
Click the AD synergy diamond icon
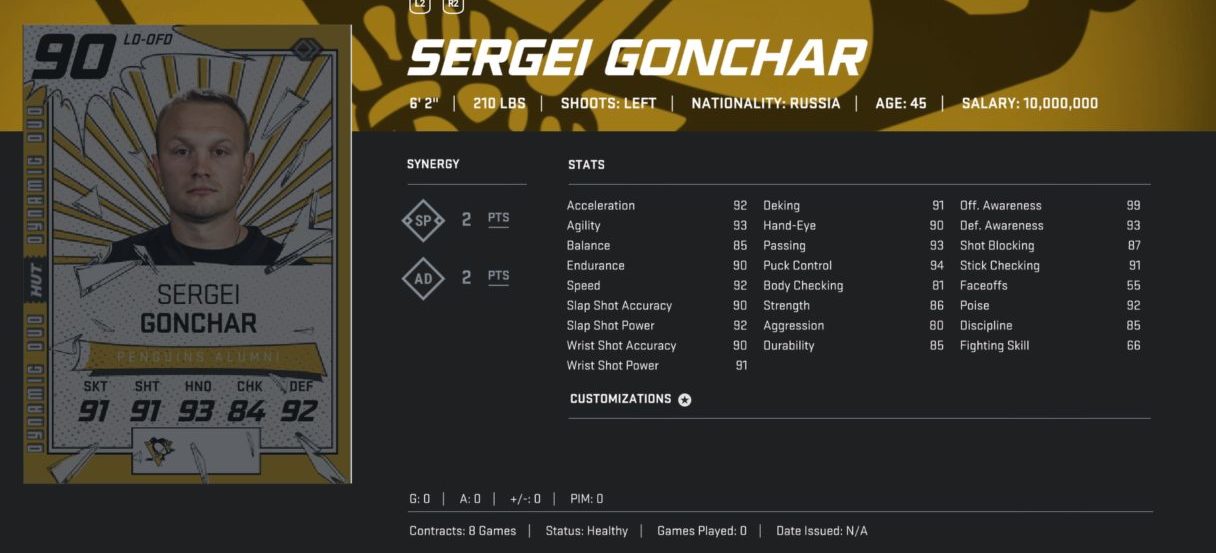[423, 278]
